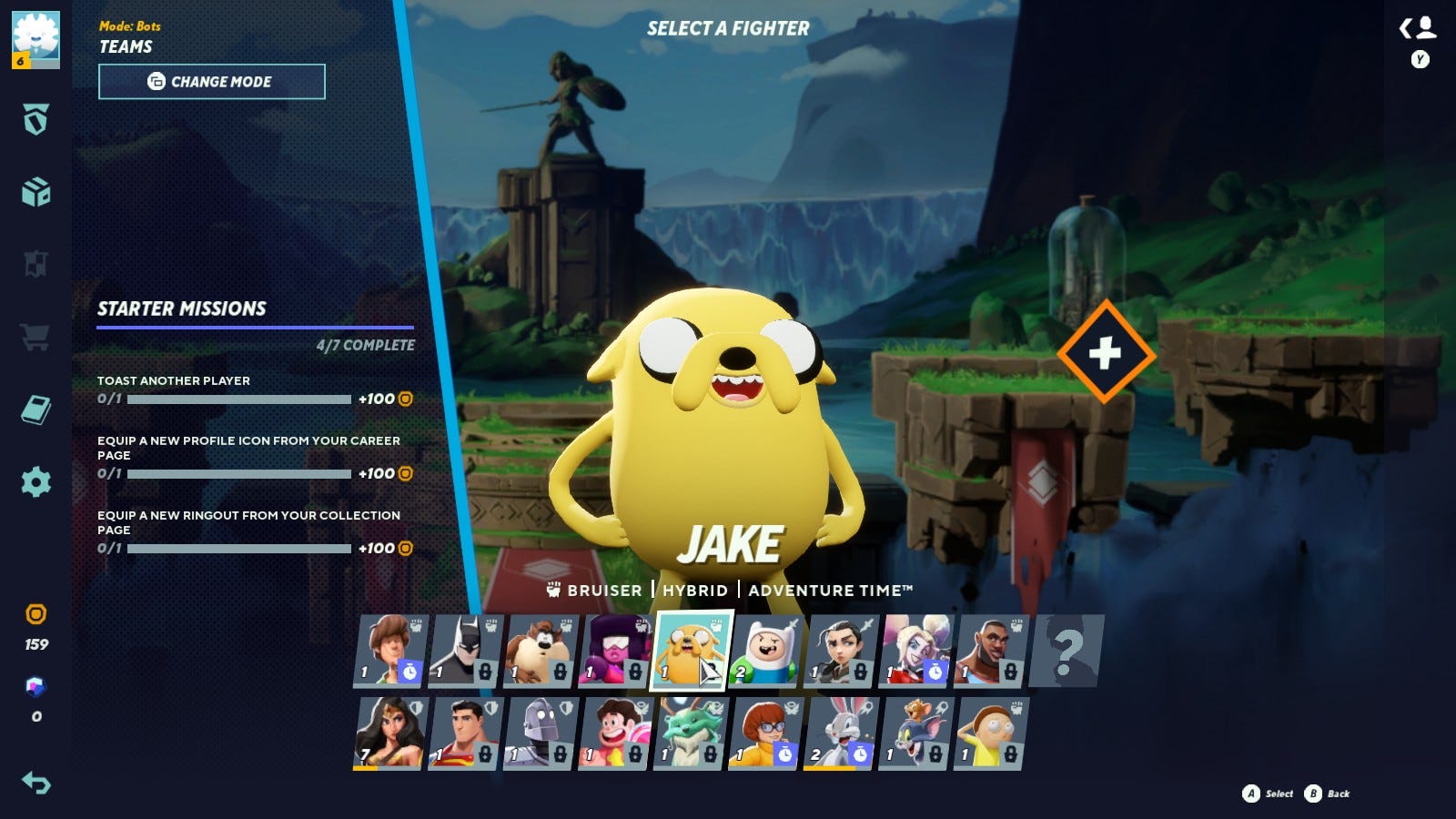Select Finn as your fighter

767,651
